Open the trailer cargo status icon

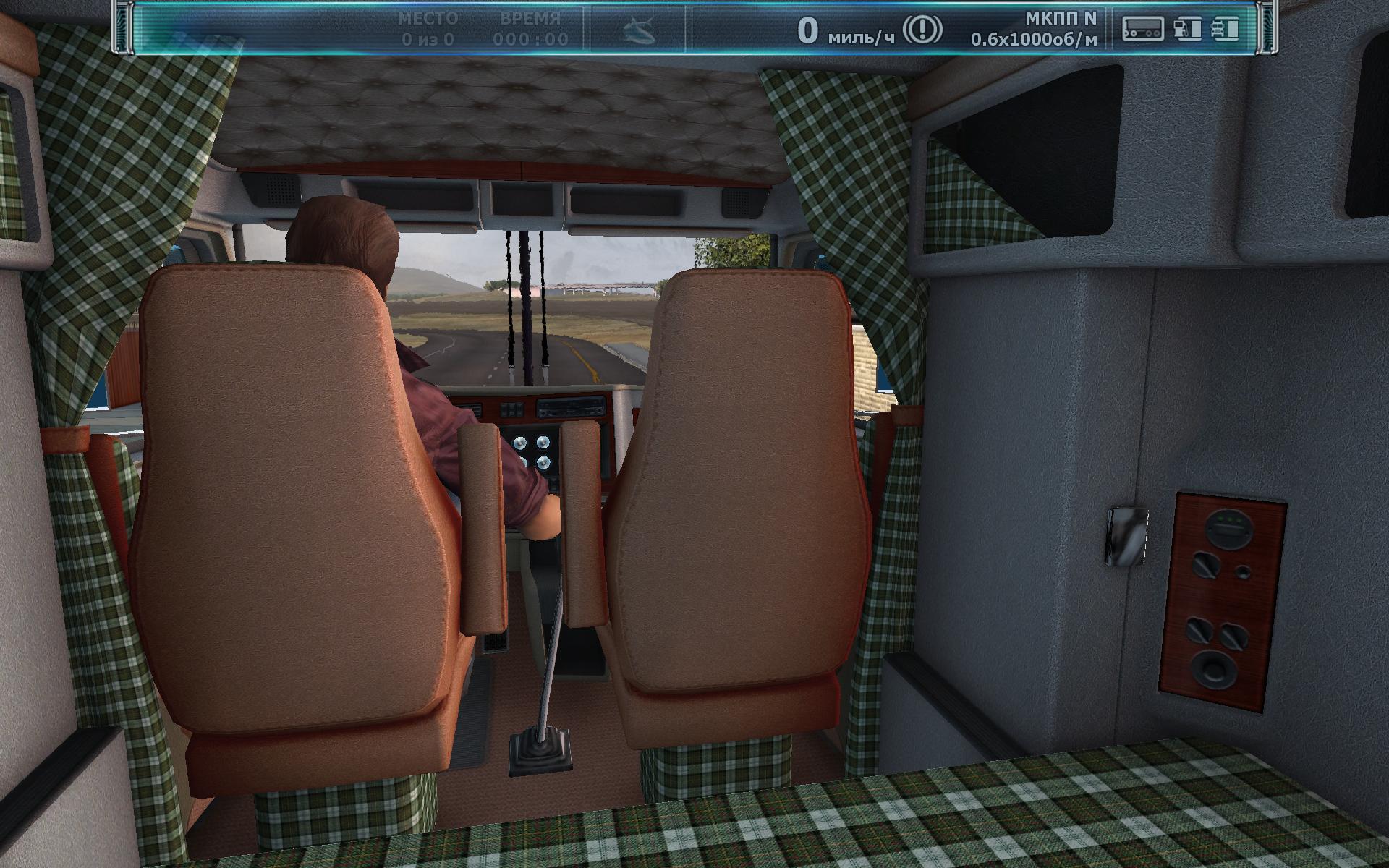pyautogui.click(x=1142, y=29)
